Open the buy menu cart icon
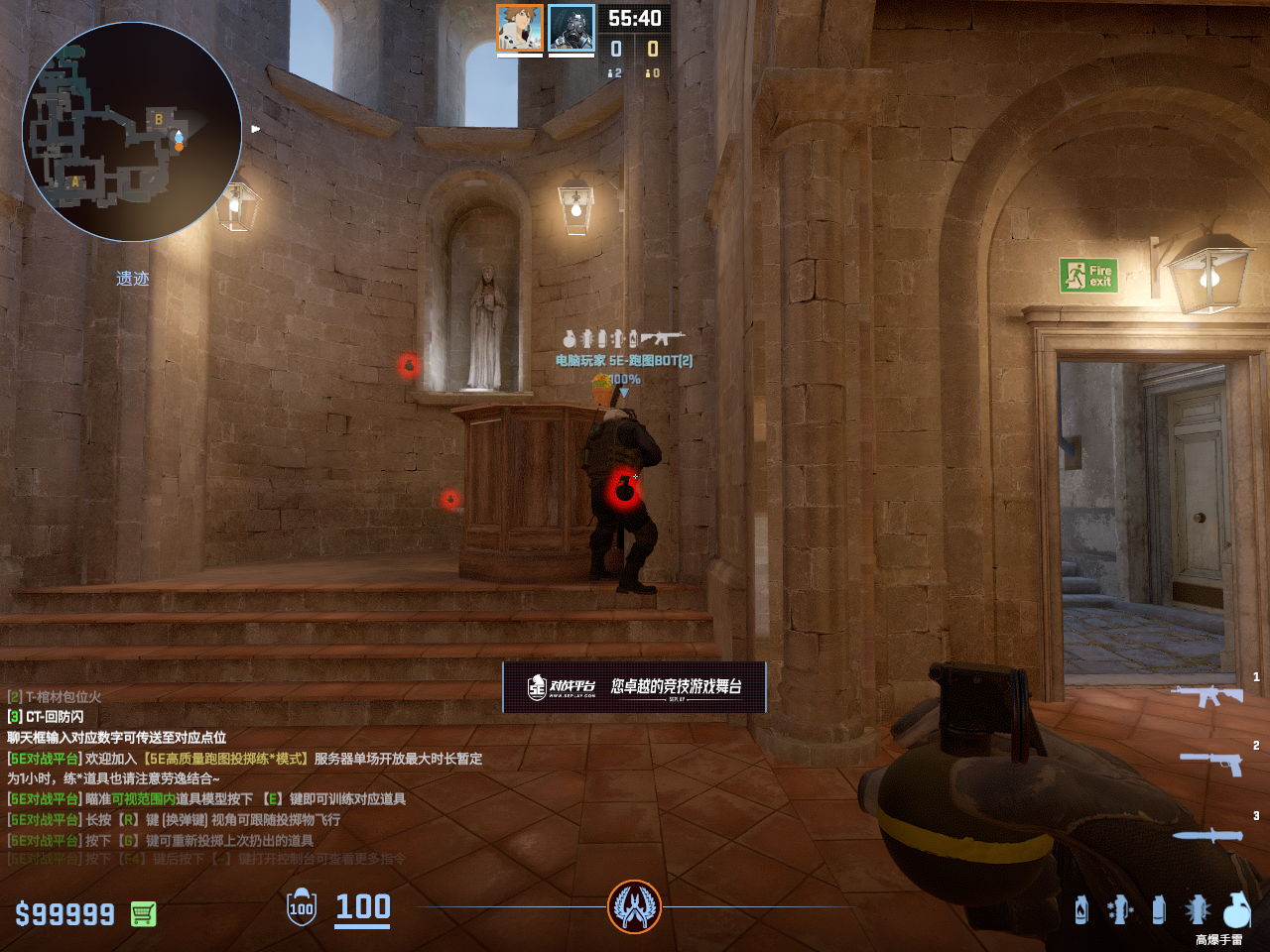Viewport: 1270px width, 952px height. tap(144, 913)
